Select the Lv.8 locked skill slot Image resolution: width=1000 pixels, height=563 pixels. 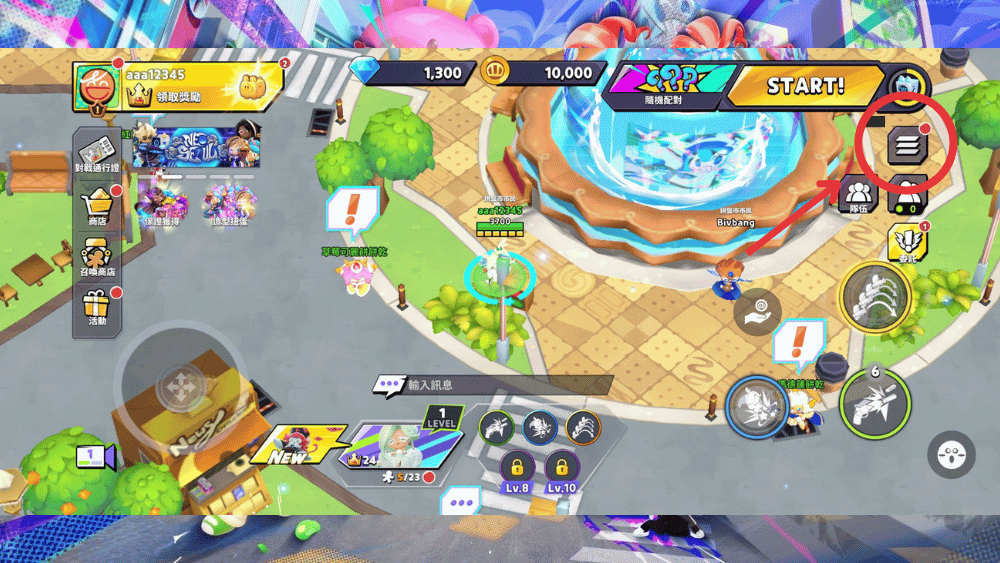[517, 470]
